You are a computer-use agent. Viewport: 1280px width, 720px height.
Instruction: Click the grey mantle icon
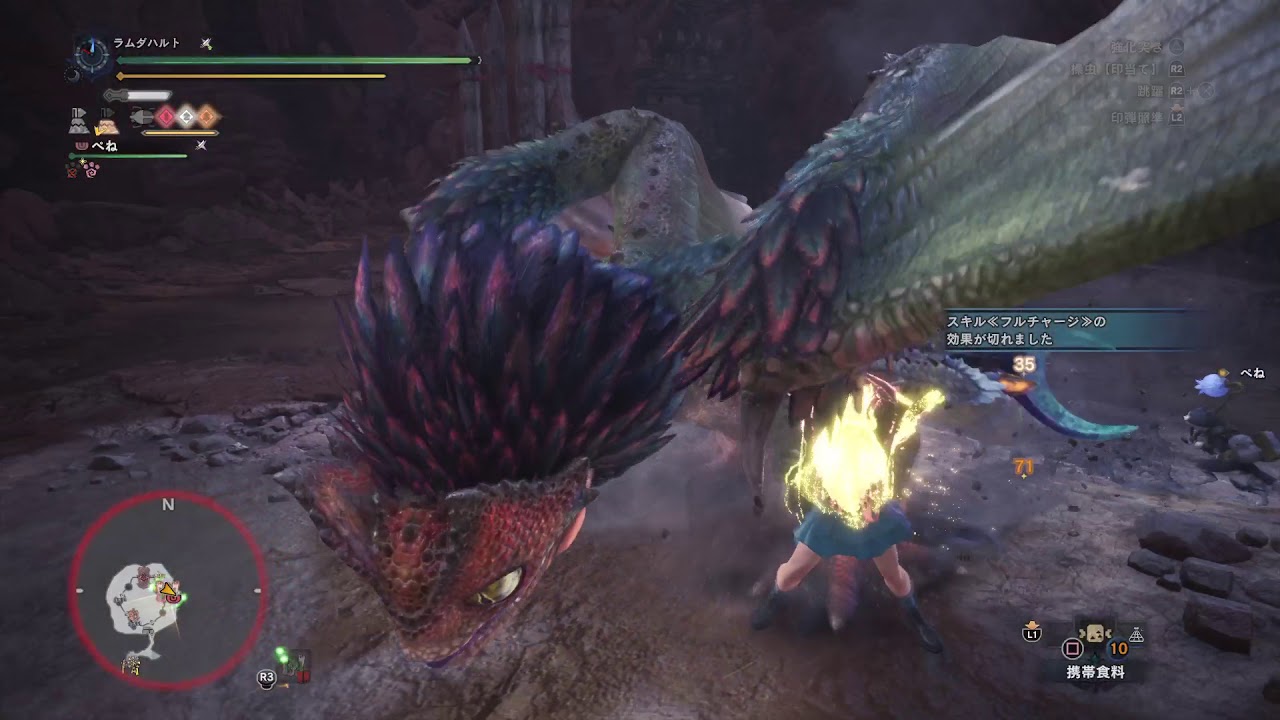point(80,121)
